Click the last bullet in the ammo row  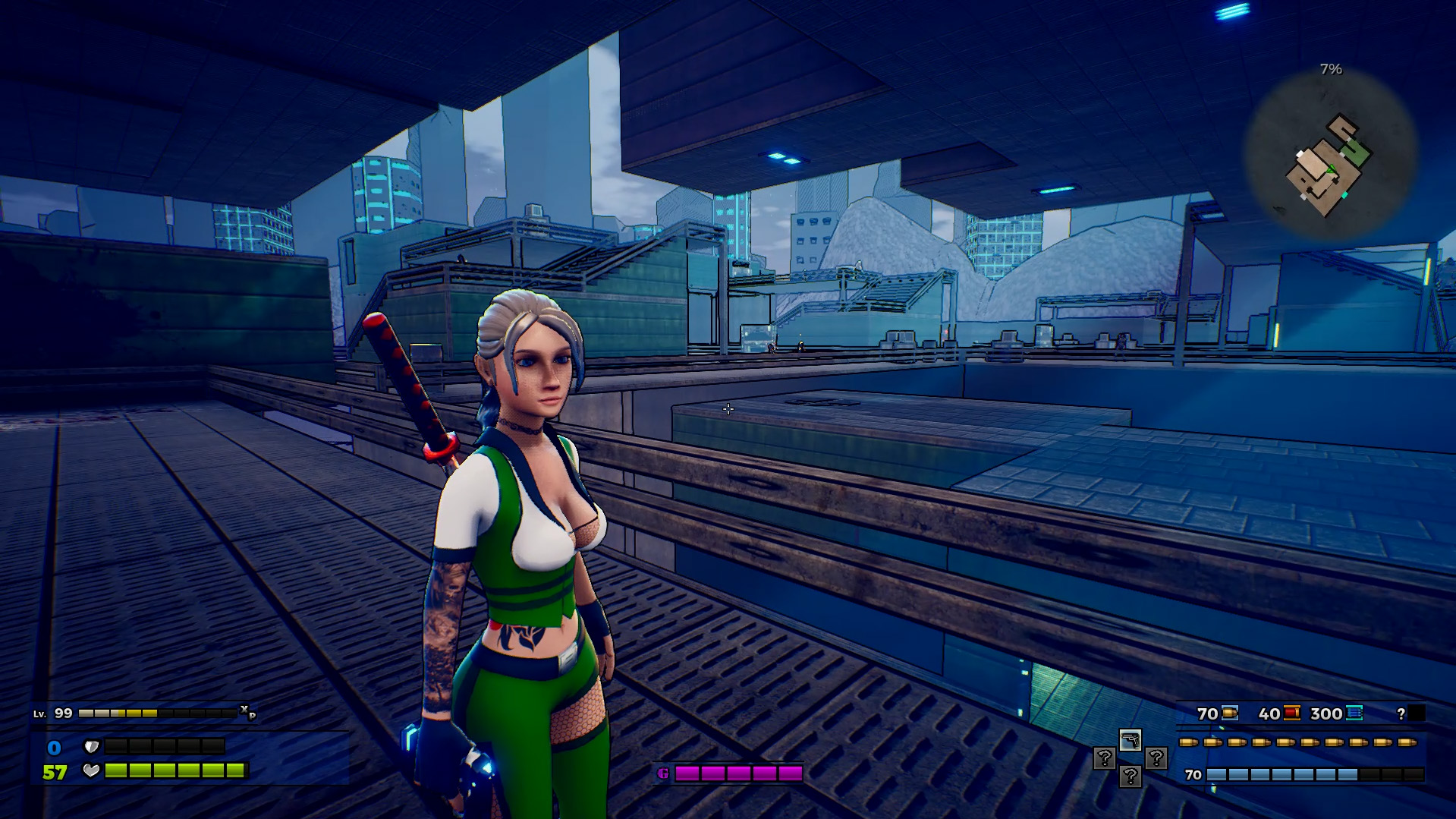coord(1406,742)
